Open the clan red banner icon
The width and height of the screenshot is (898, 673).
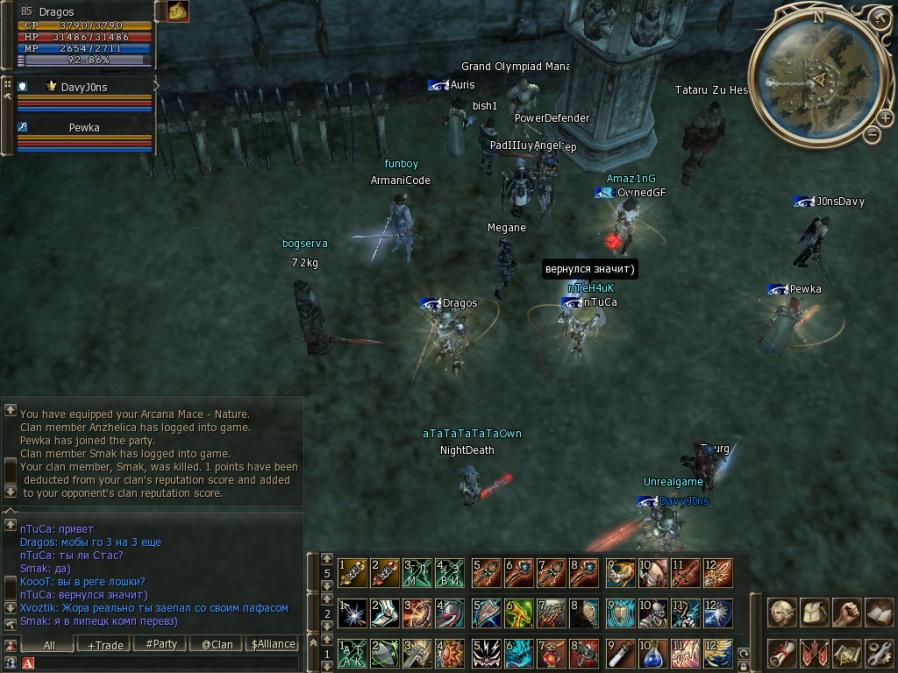click(x=814, y=653)
